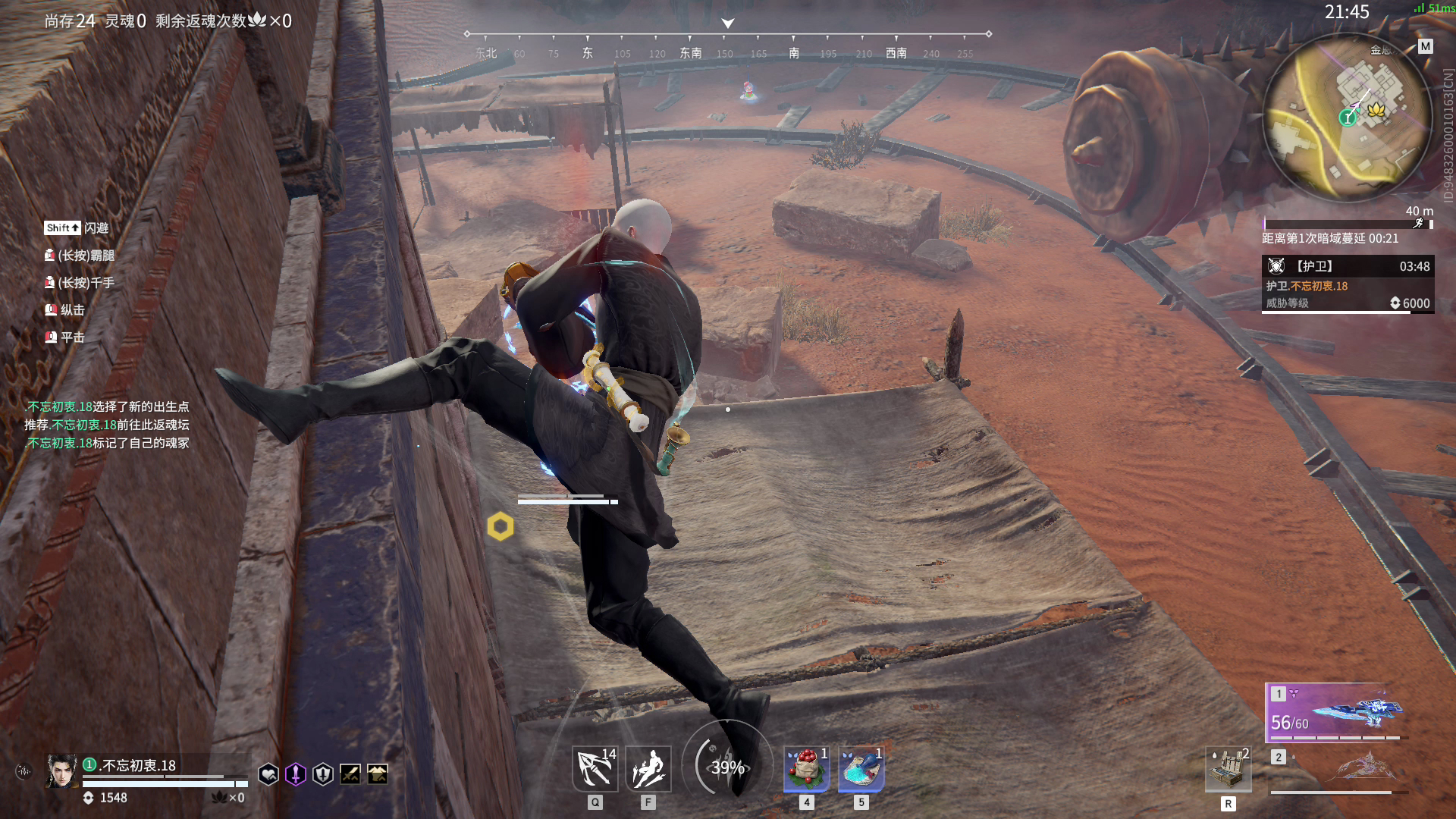Use the blue armor powder item
Screen dimensions: 1456x819
pyautogui.click(x=861, y=769)
